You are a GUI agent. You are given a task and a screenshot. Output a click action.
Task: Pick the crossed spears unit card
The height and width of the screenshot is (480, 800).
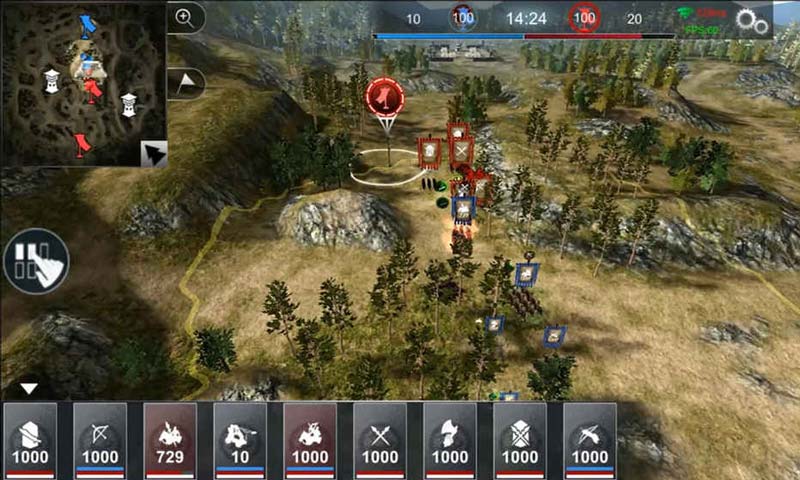click(380, 440)
